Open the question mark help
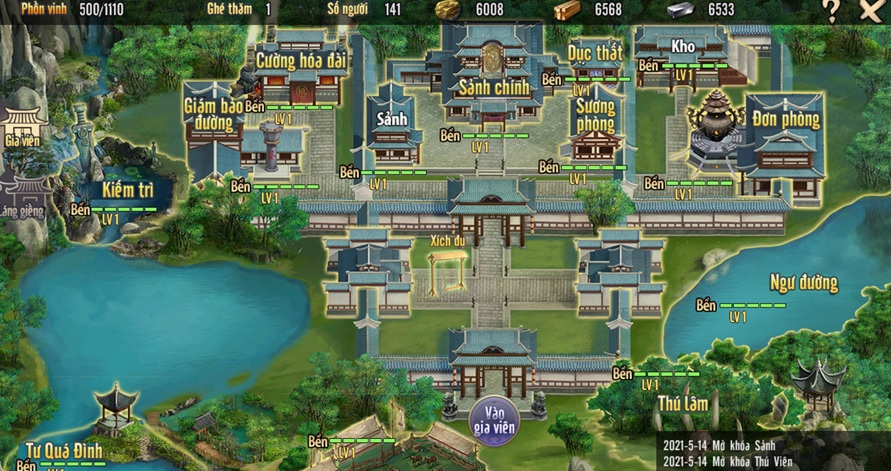The width and height of the screenshot is (891, 471). click(x=831, y=11)
